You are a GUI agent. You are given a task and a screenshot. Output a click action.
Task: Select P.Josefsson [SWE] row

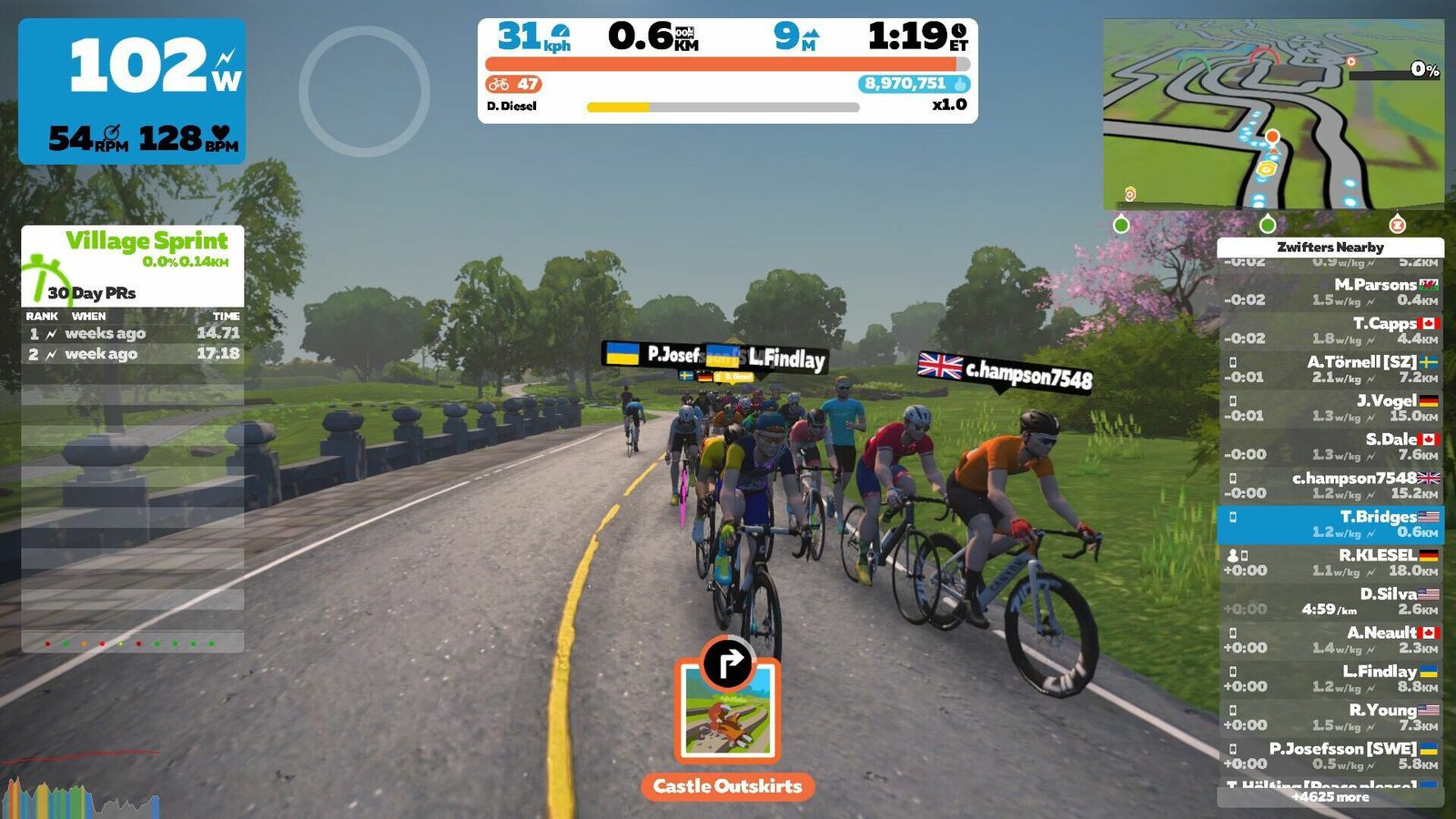1330,756
